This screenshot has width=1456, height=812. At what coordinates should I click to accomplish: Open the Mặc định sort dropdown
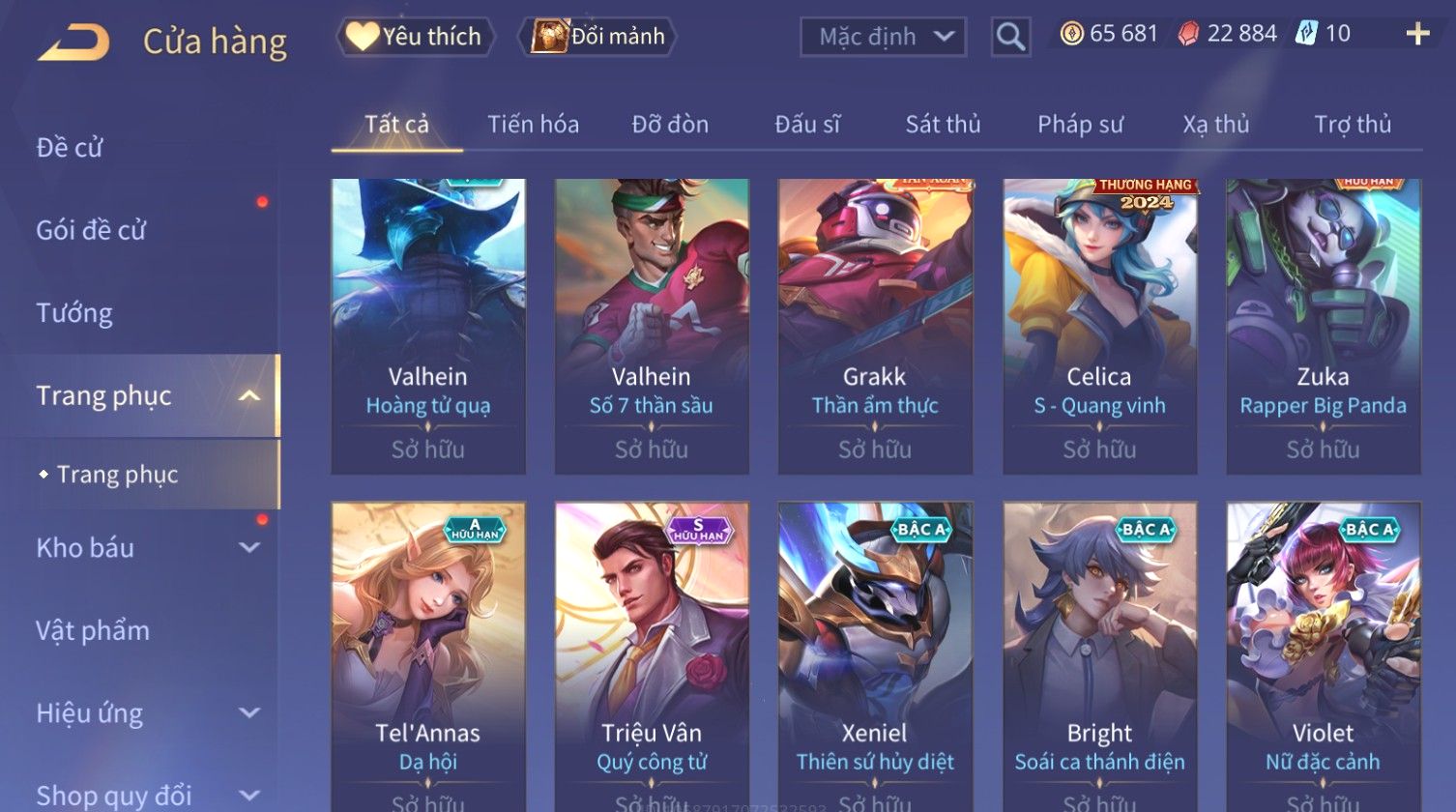click(883, 37)
